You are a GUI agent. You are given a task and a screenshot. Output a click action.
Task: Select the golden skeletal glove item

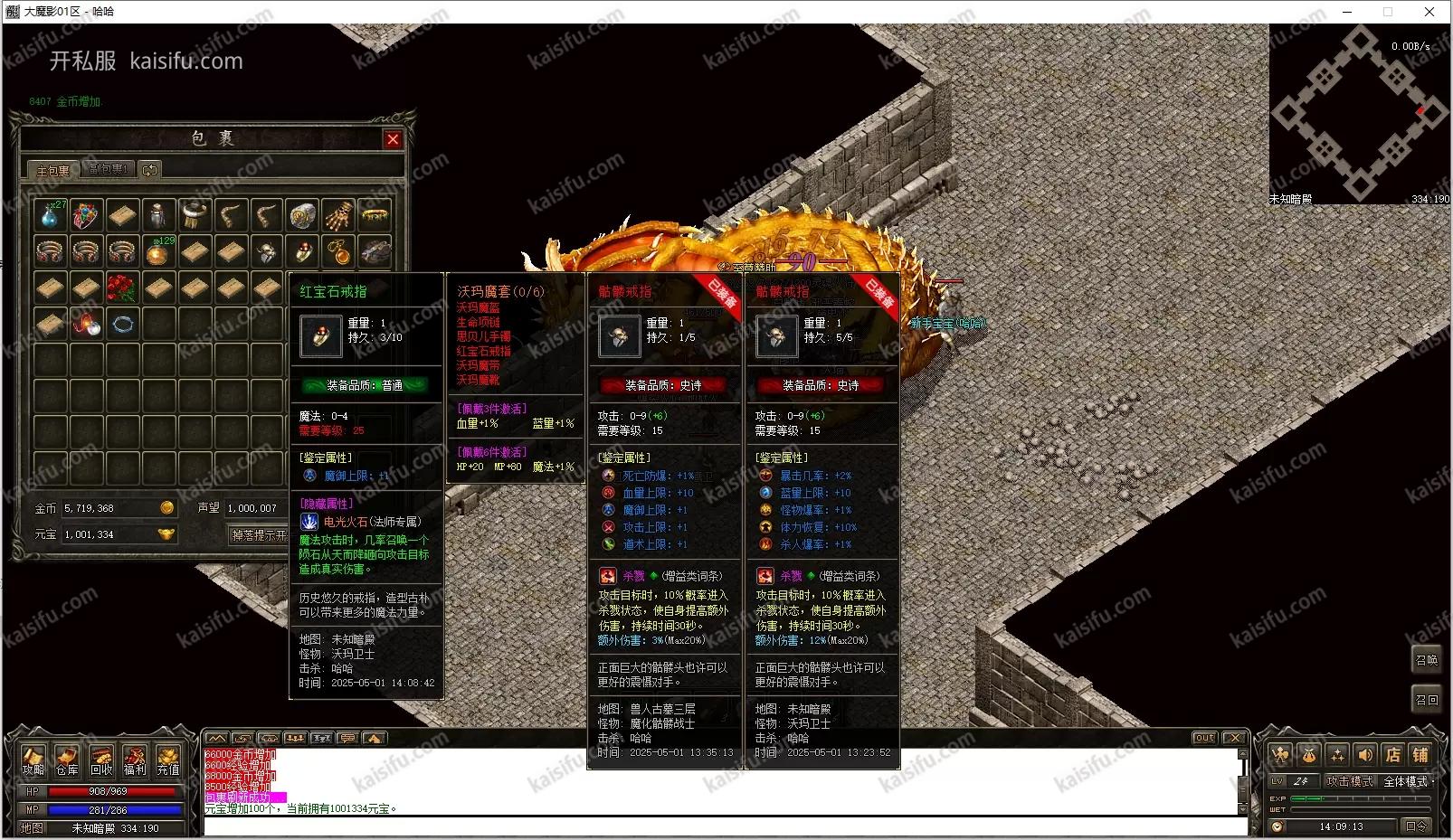click(x=338, y=215)
